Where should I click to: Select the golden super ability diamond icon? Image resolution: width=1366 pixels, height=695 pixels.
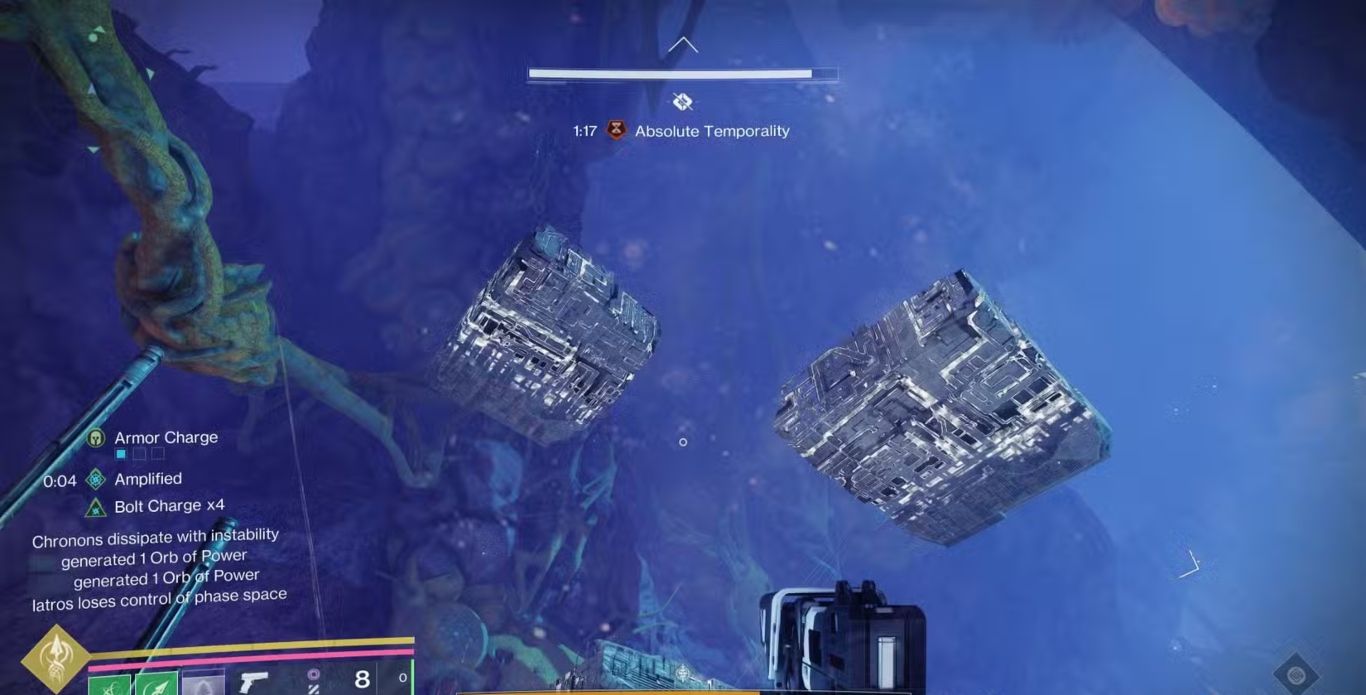click(56, 660)
